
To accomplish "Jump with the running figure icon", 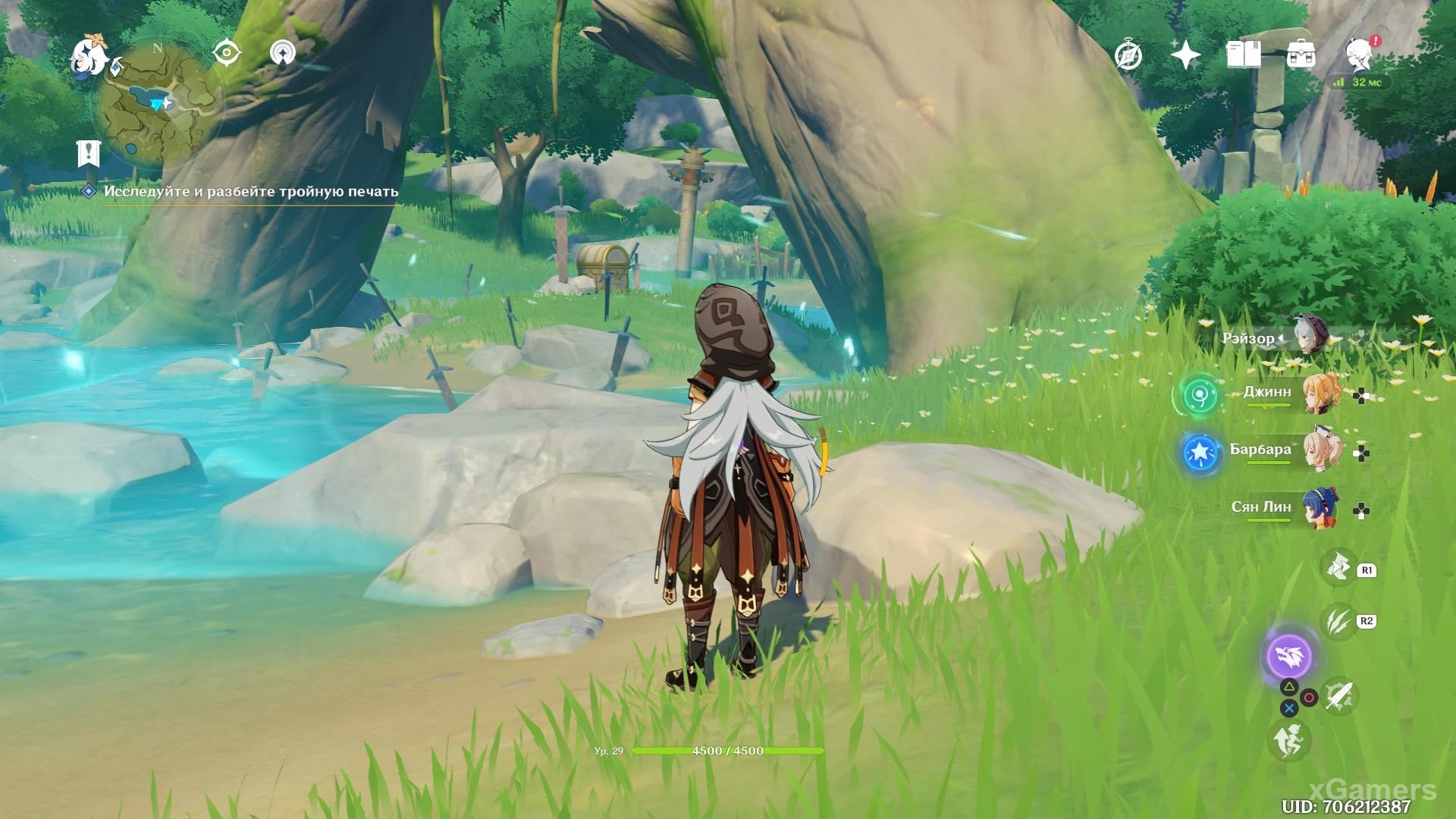I will coord(1288,739).
